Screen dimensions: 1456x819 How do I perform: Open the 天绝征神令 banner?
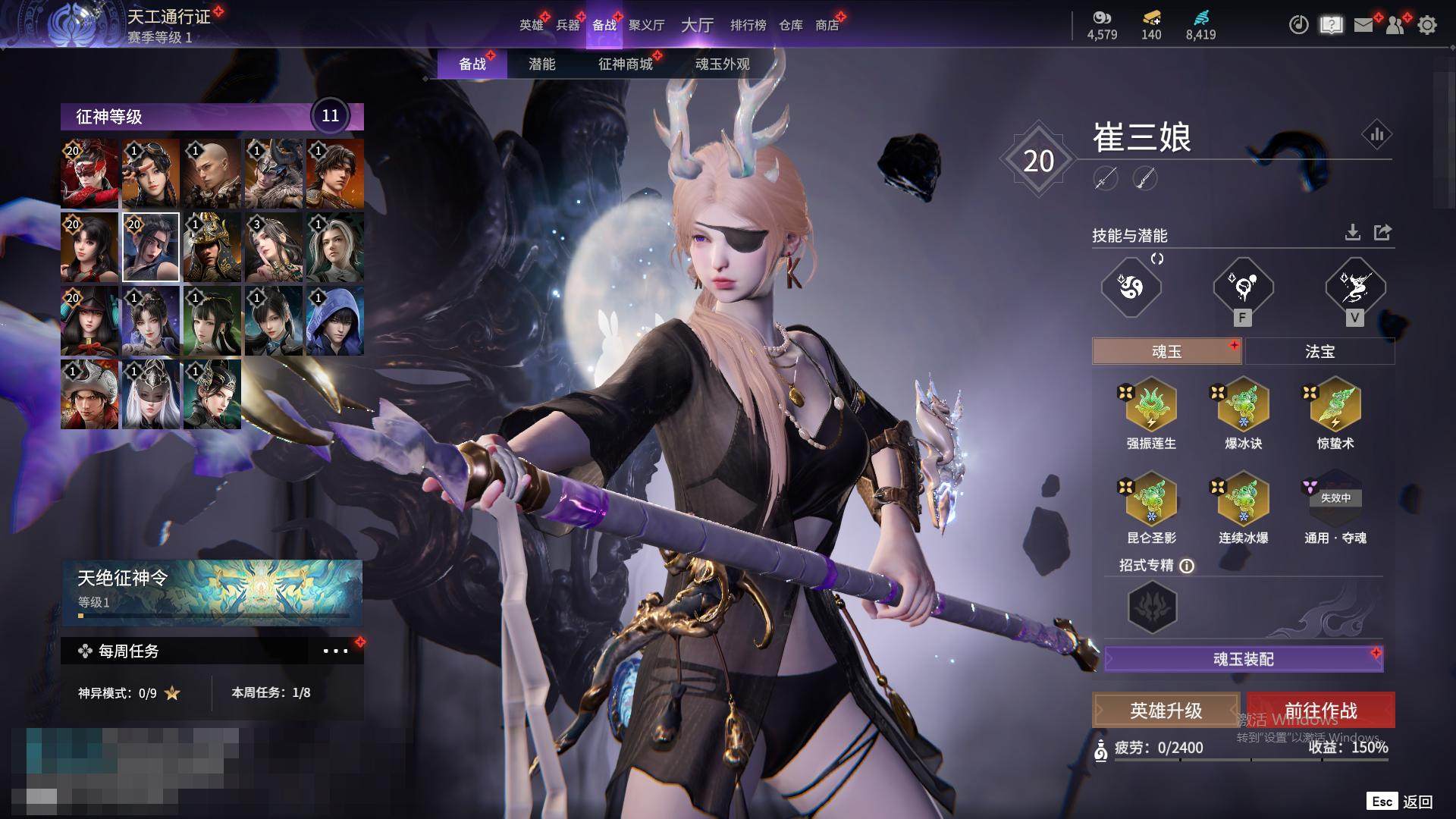point(212,591)
